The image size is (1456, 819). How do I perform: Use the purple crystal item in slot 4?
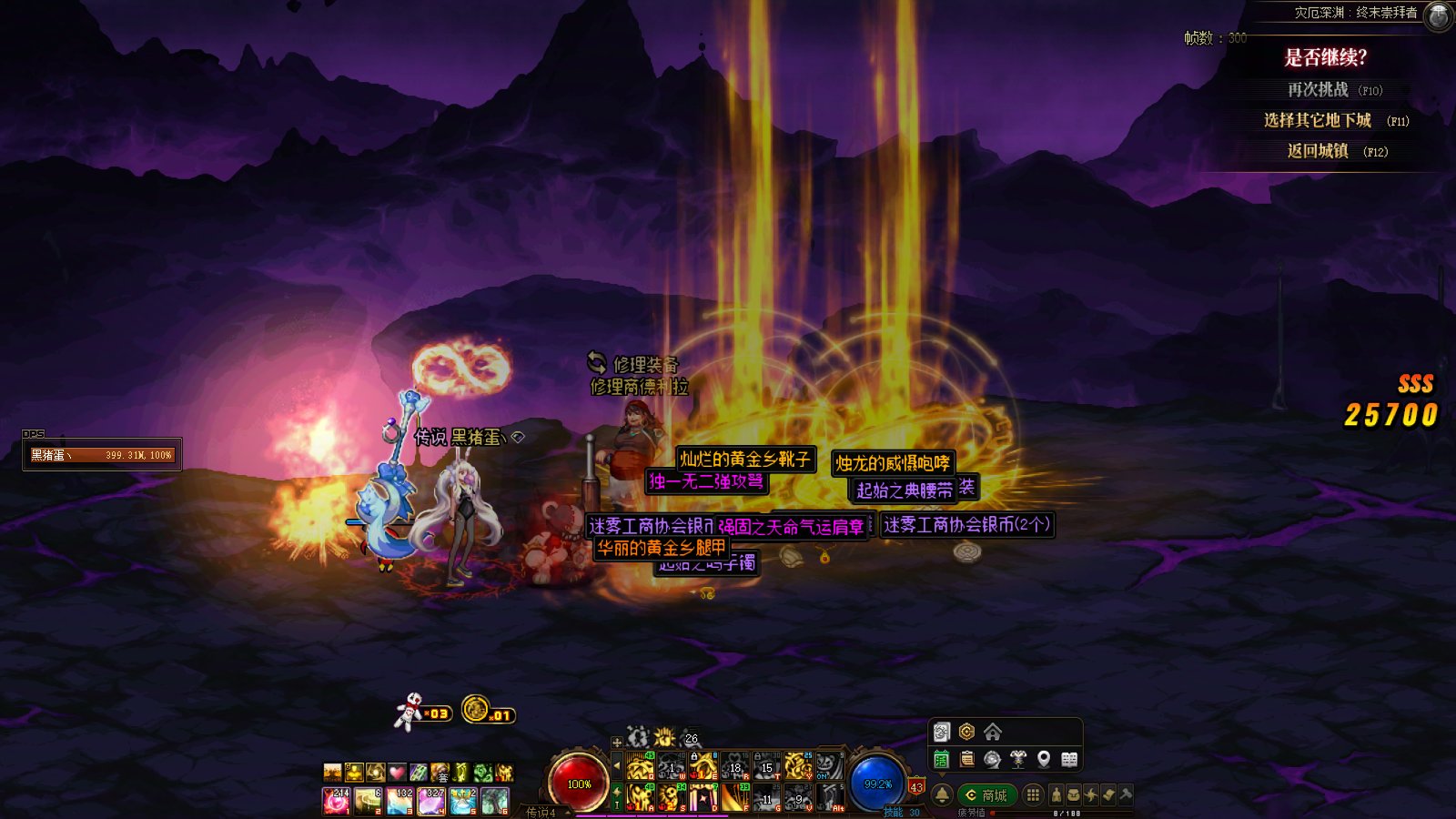431,801
